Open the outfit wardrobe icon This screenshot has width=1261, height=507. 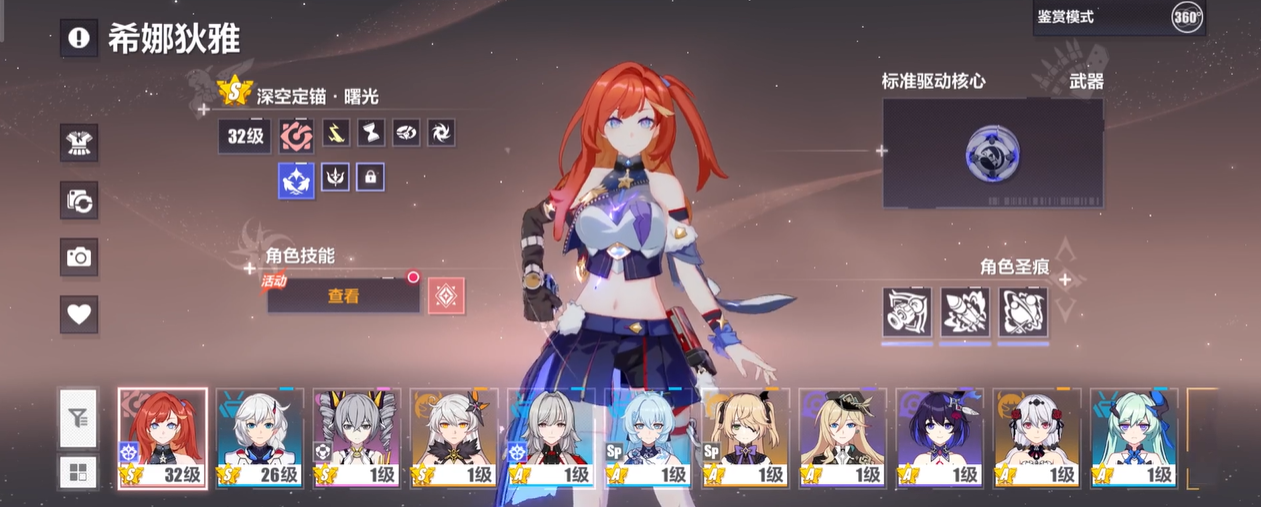tap(78, 143)
